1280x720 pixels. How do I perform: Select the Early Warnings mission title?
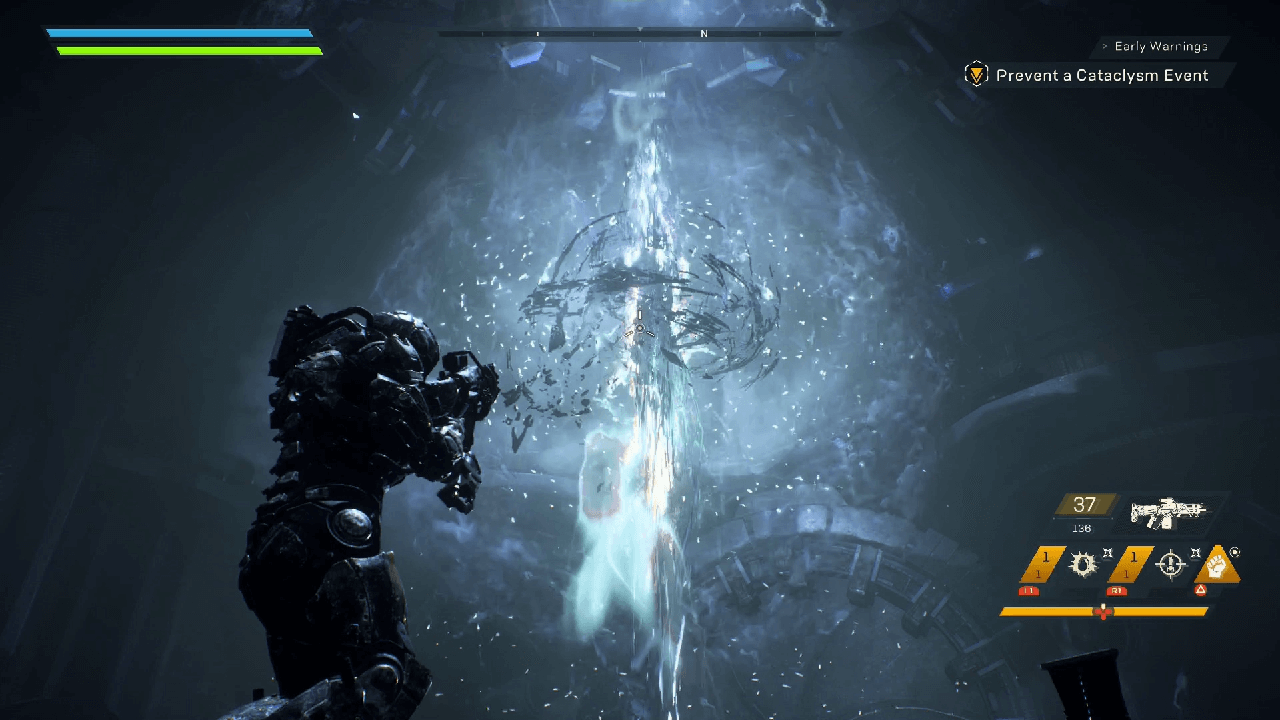(x=1160, y=47)
